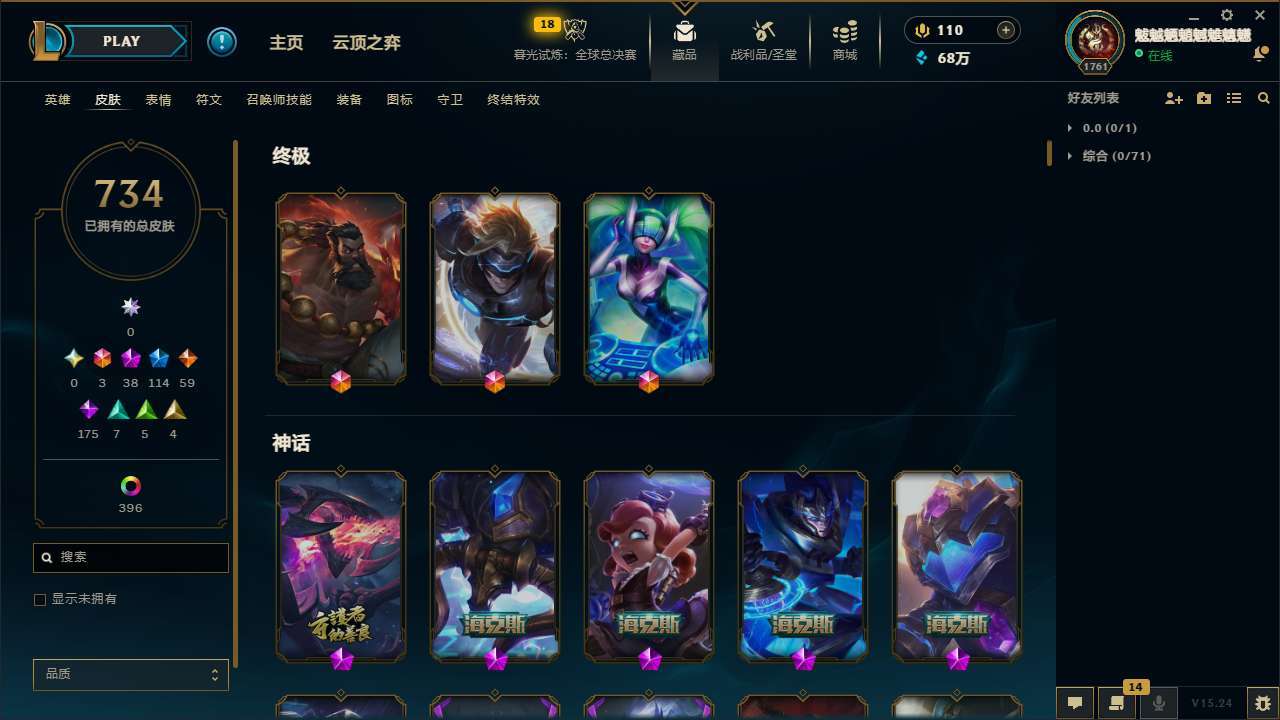
Task: Click the PLAY button
Action: pos(121,41)
